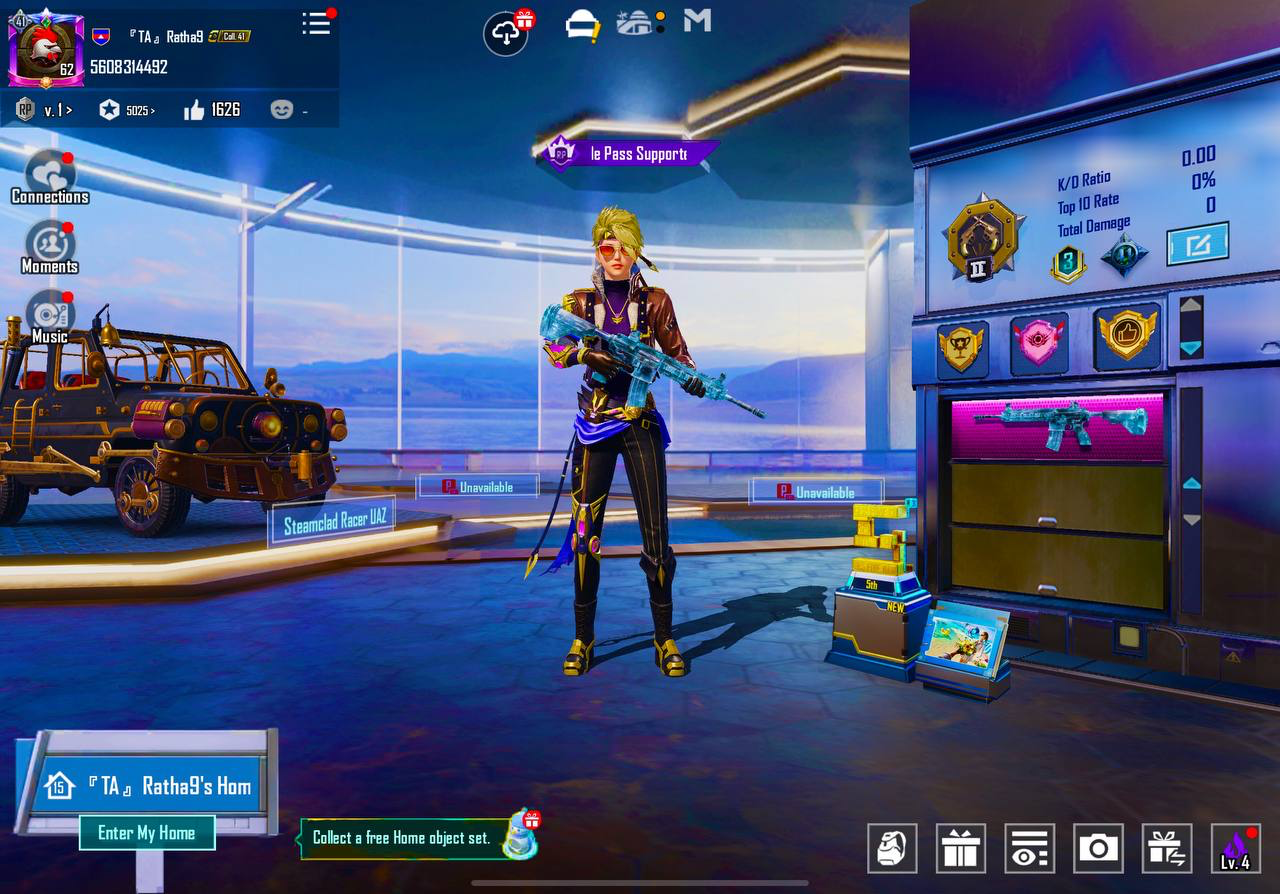
Task: Open the Royale Pass Supporter badge
Action: [x=627, y=154]
